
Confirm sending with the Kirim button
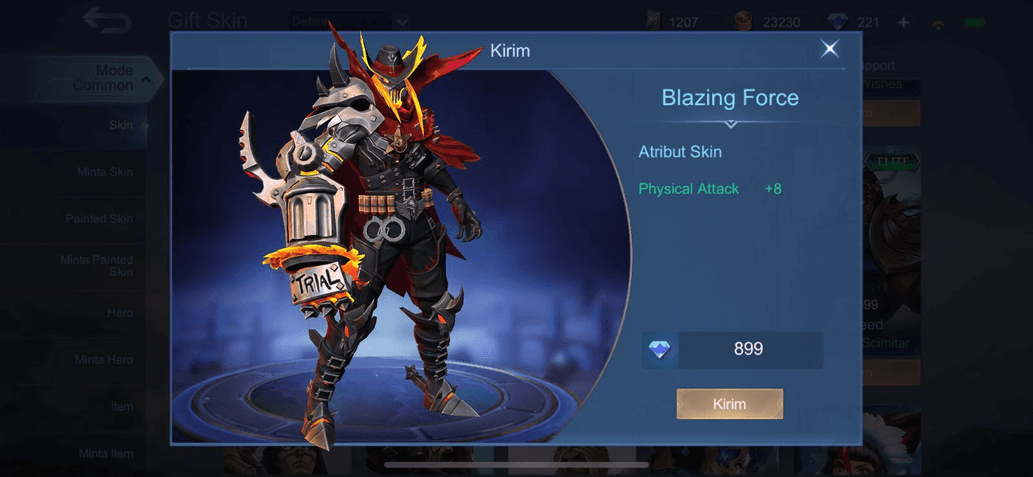point(729,404)
